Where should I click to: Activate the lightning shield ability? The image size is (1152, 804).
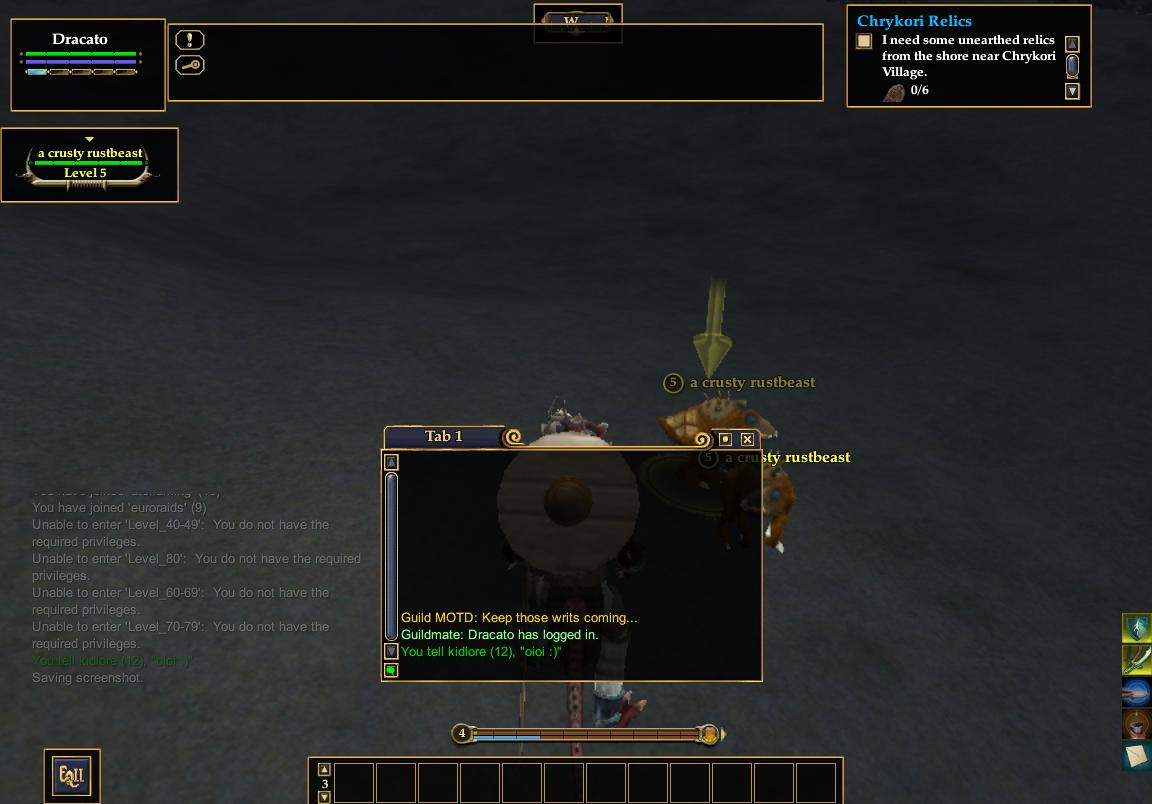[x=1136, y=628]
